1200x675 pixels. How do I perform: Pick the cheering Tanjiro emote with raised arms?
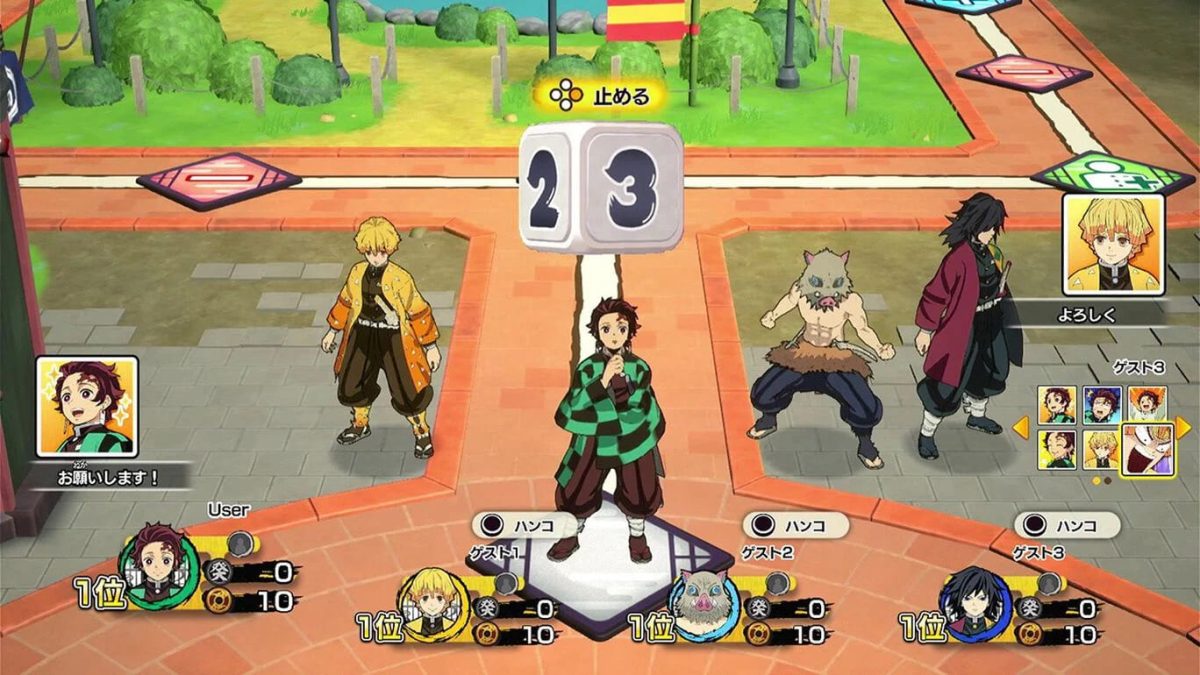point(1146,405)
